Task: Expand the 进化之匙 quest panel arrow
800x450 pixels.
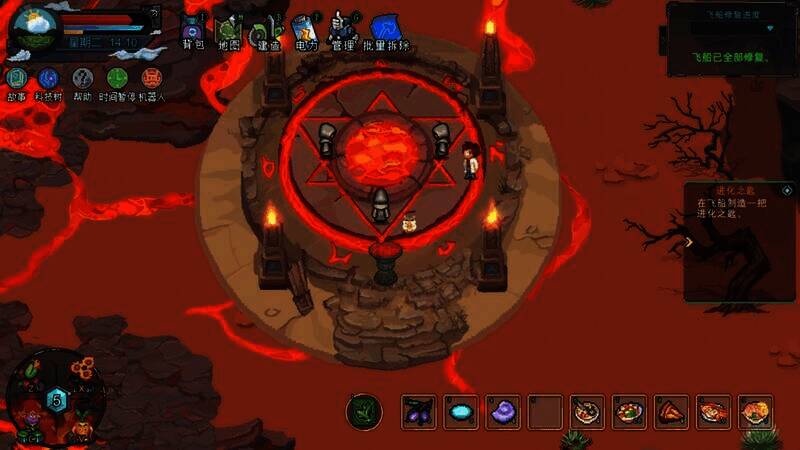Action: click(x=688, y=241)
